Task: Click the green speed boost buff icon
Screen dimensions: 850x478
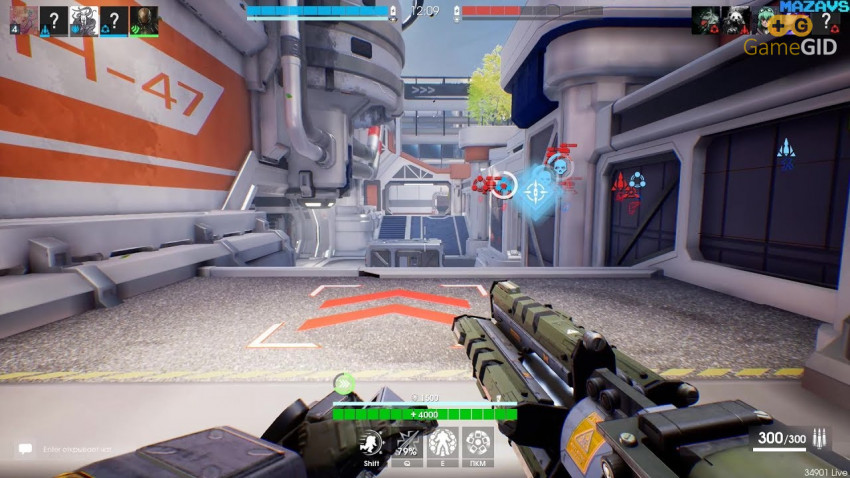Action: [344, 382]
